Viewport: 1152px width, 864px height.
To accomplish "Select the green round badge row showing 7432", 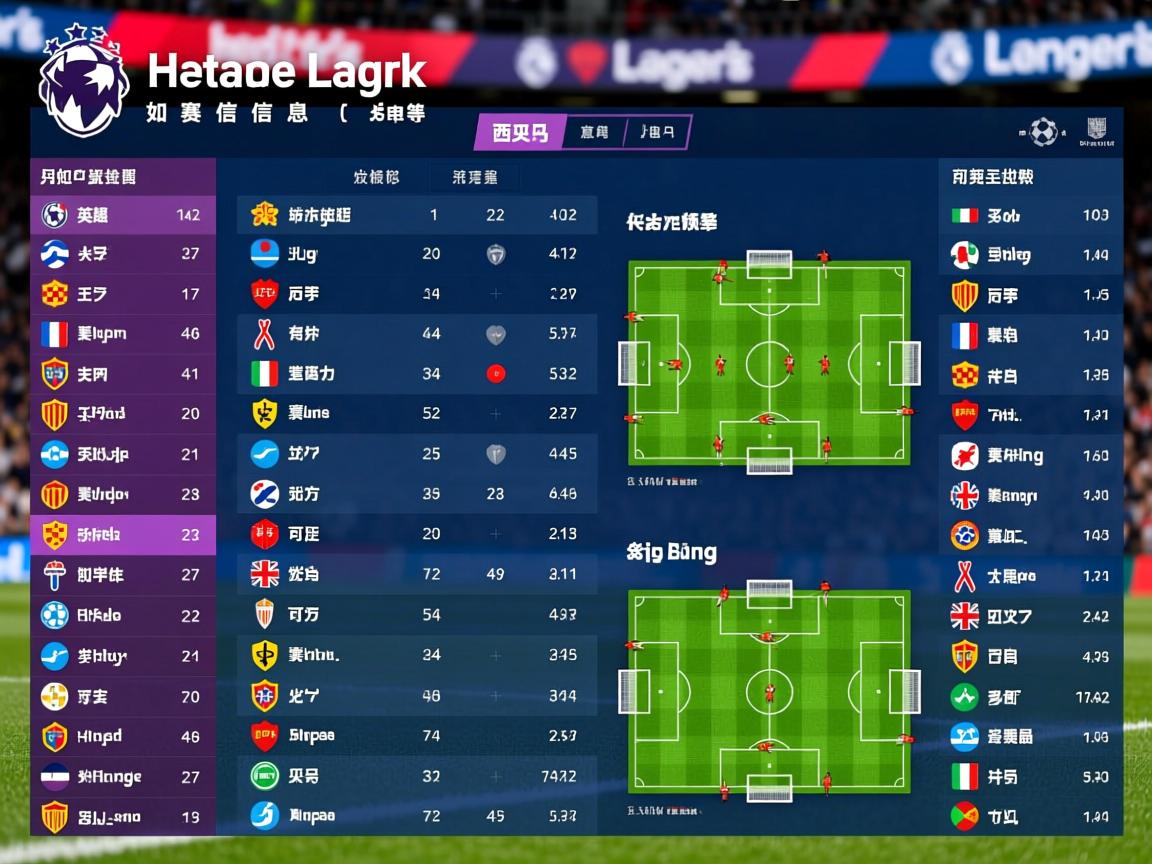I will 417,776.
